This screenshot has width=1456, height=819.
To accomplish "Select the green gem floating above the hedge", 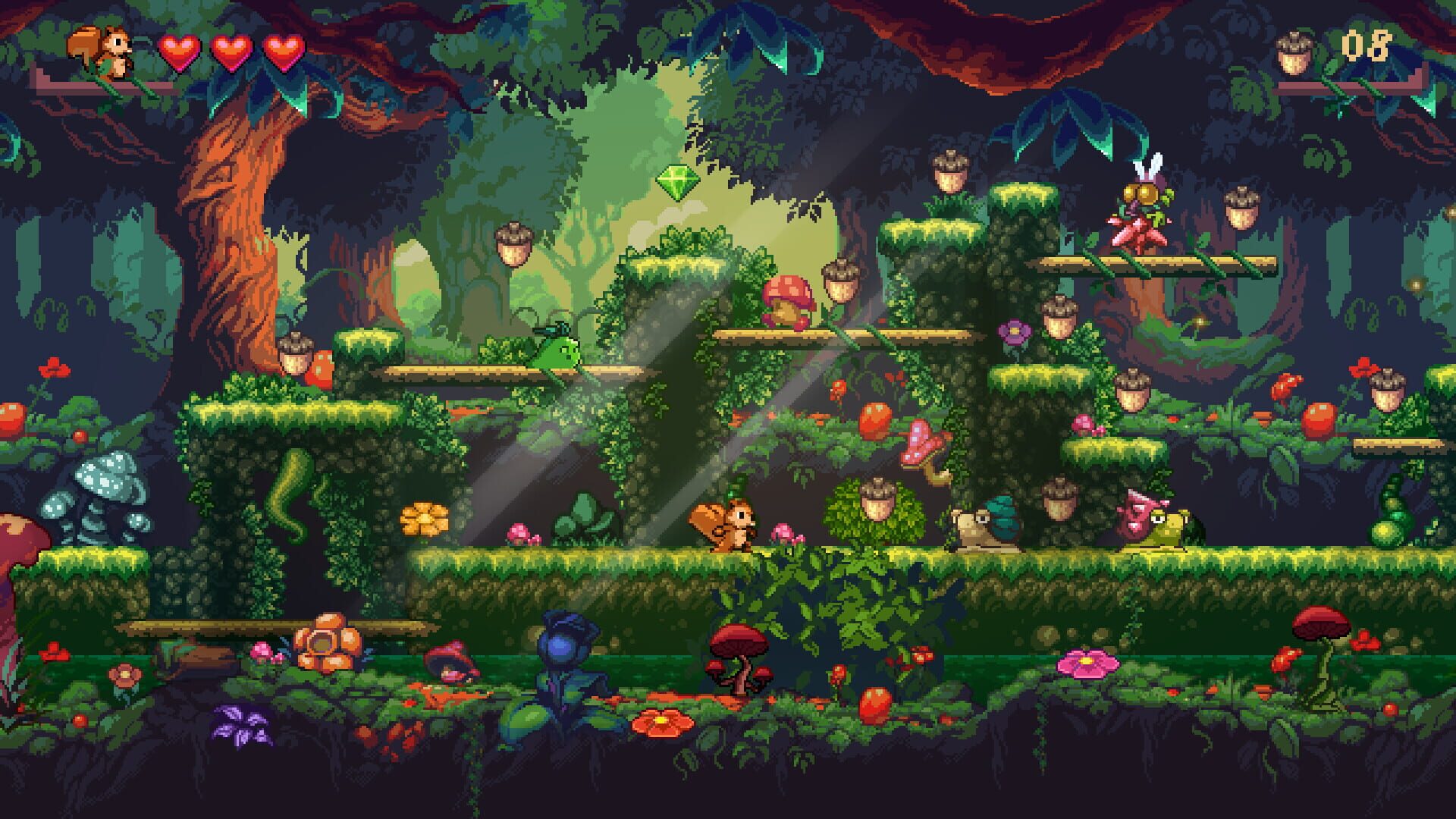I will [679, 182].
